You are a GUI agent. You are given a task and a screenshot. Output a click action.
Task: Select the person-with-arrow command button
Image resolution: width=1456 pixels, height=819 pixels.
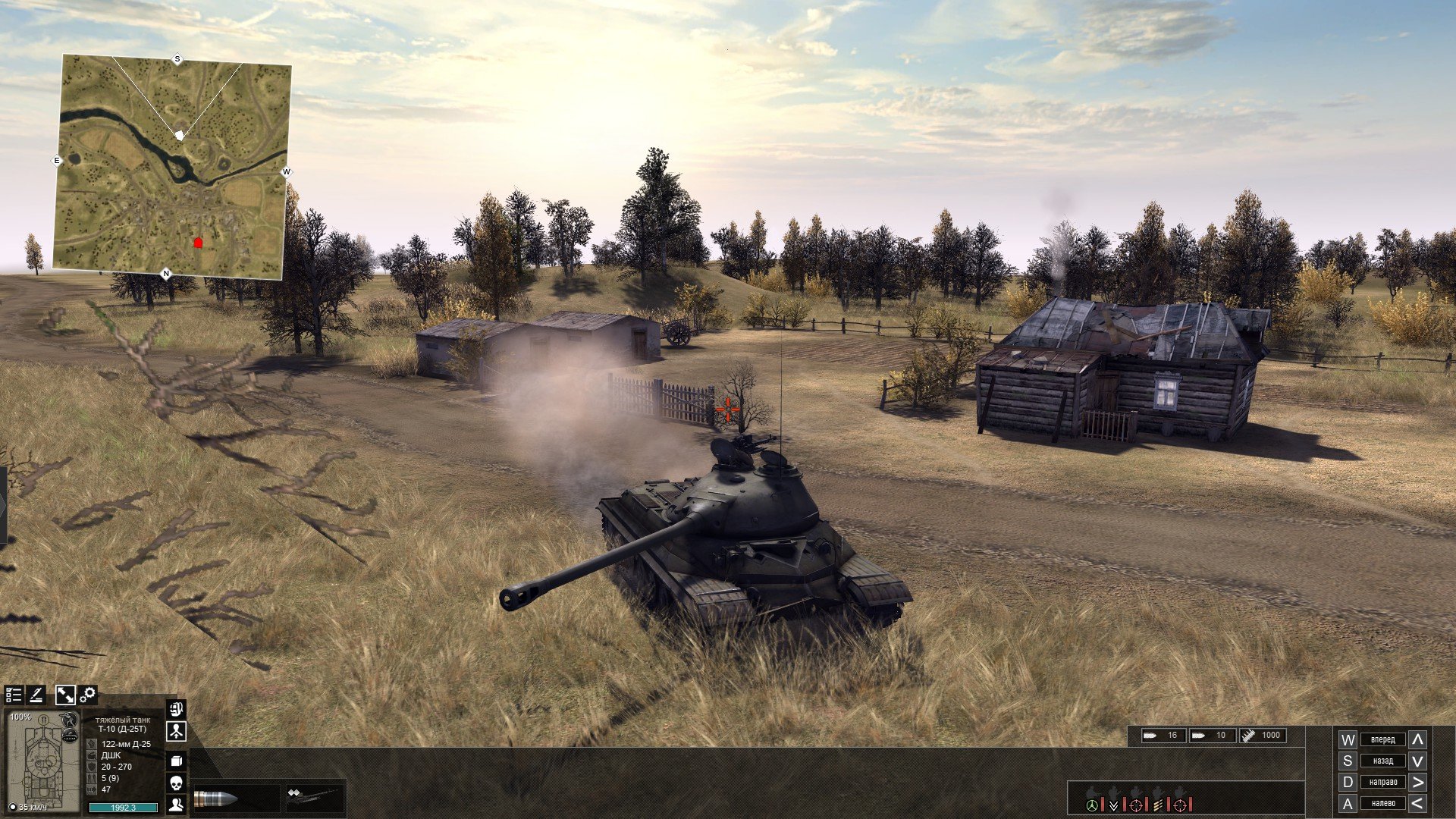pos(176,732)
